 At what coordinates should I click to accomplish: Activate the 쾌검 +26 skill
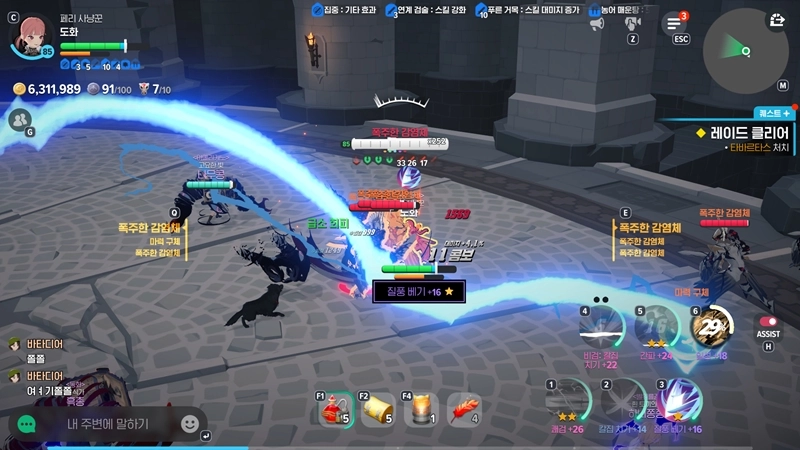coord(568,402)
